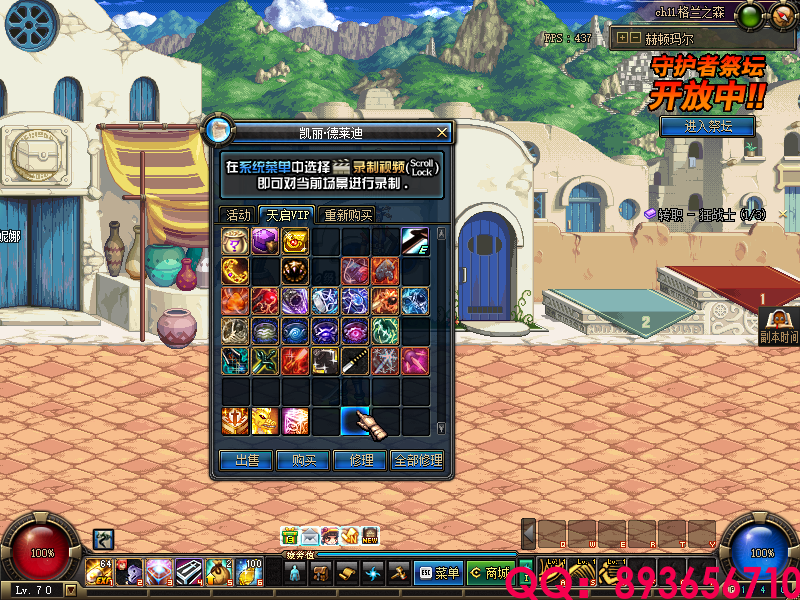This screenshot has width=800, height=600.
Task: Click the 副本时间 dungeon time icon
Action: pyautogui.click(x=777, y=326)
